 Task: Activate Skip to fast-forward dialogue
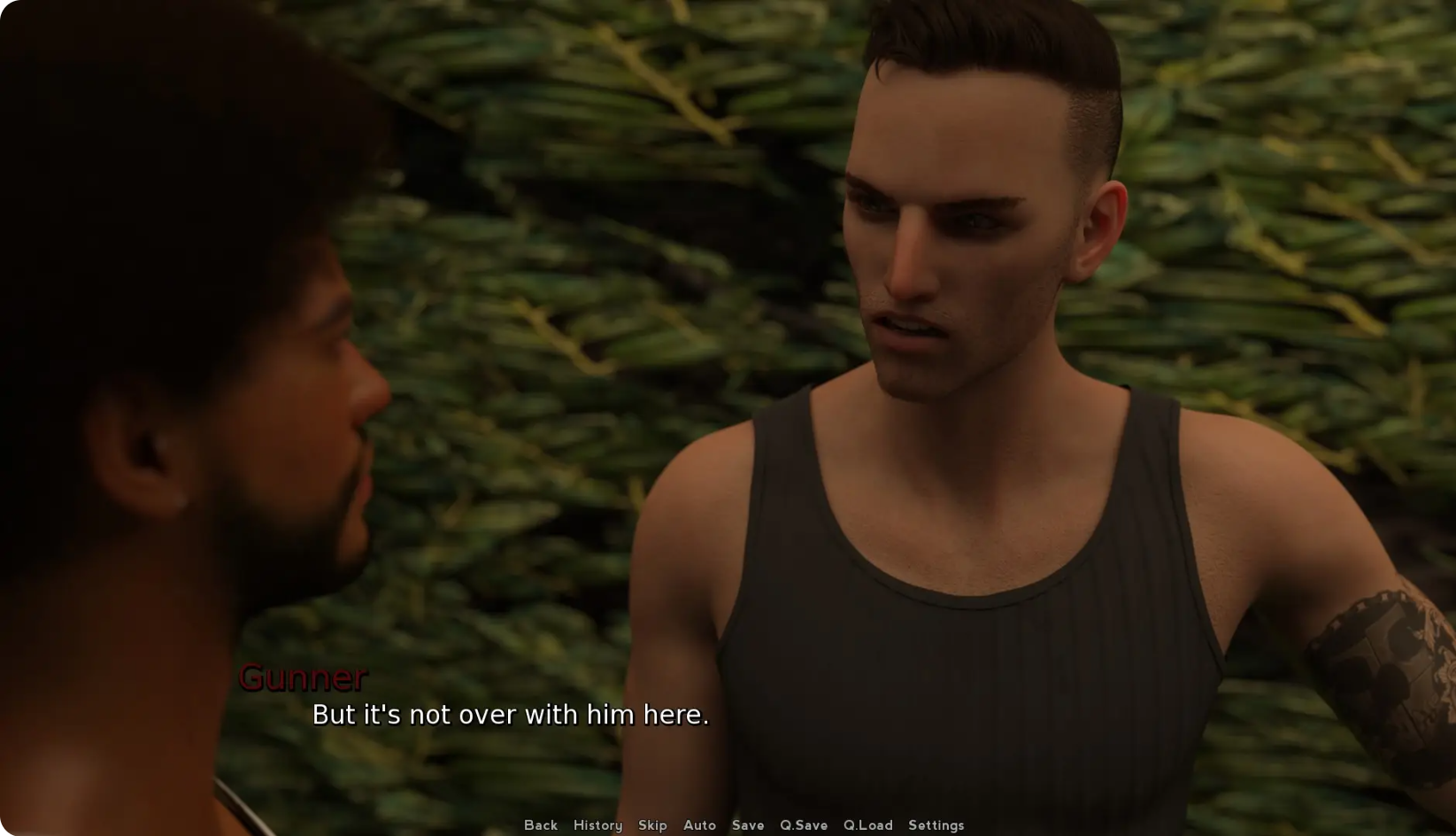(652, 825)
